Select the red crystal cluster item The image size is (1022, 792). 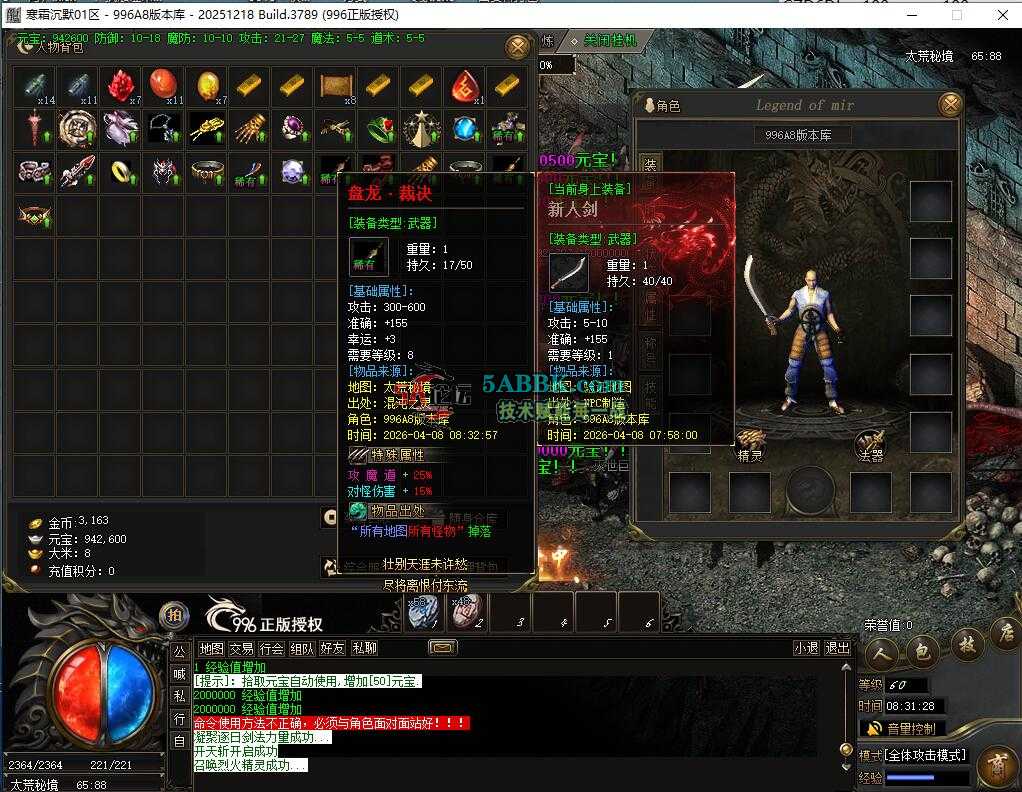coord(121,87)
